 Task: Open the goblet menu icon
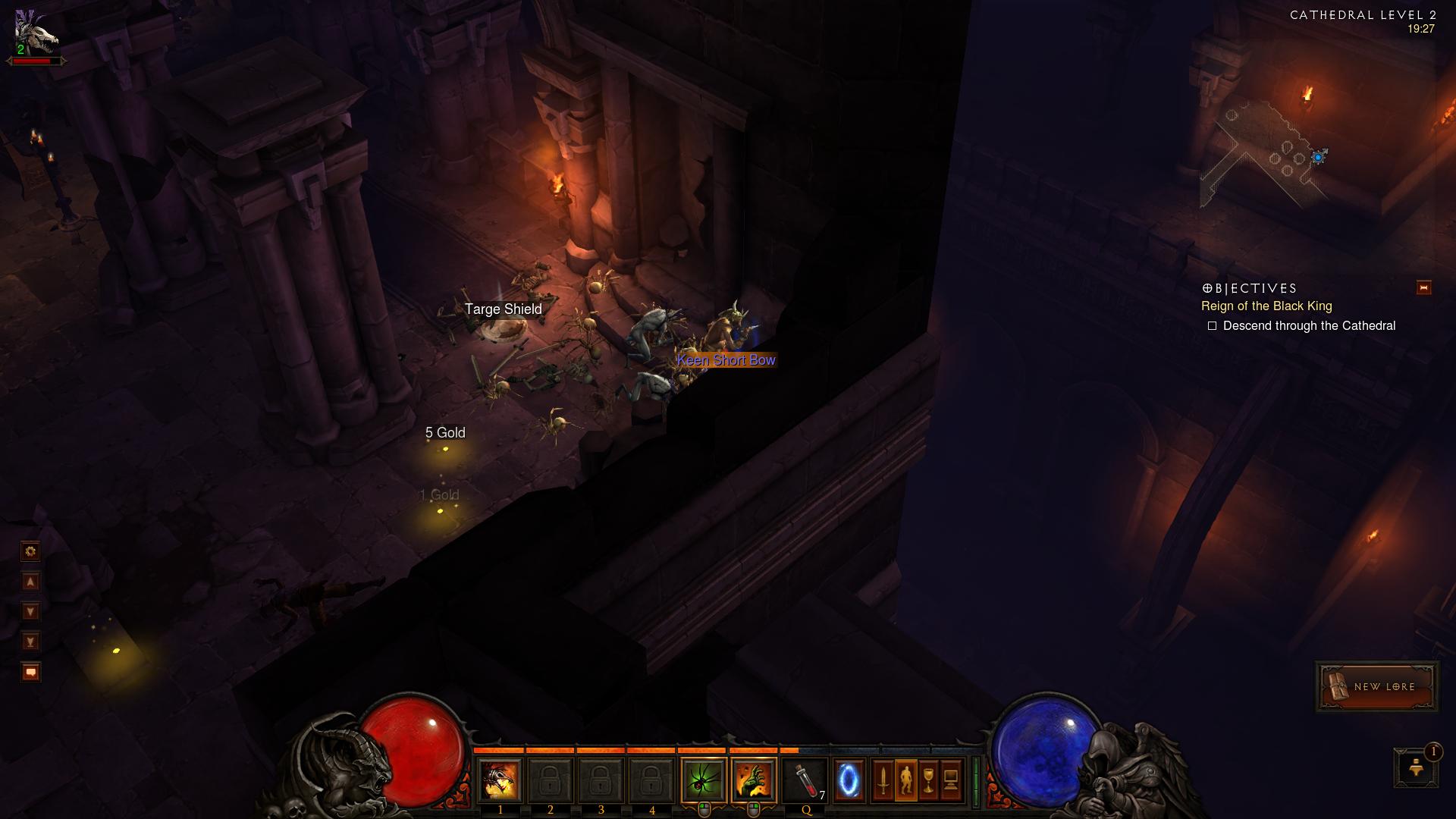pos(928,780)
